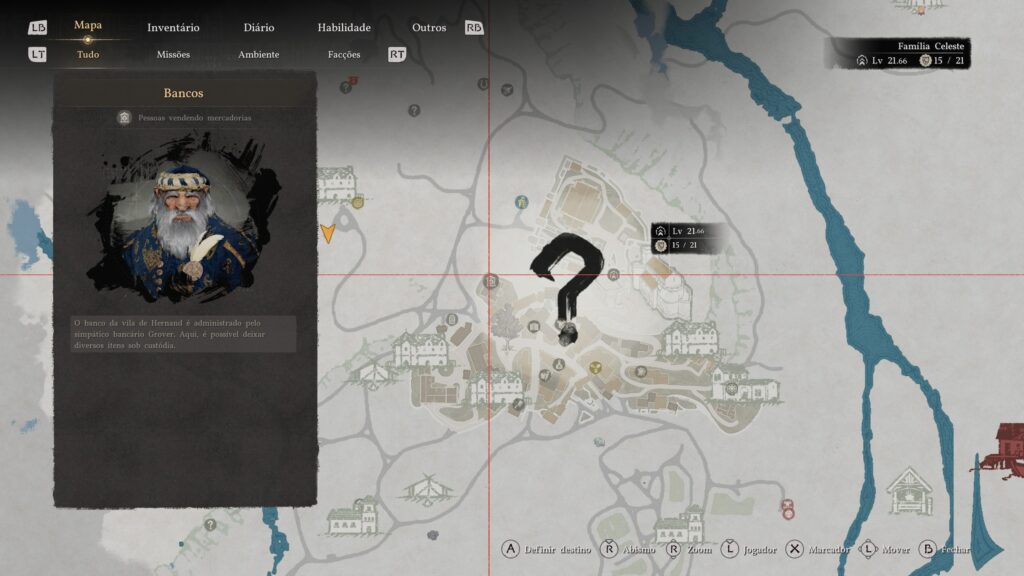Select the Família Celeste faction panel
Screen dimensions: 1024x576
tap(897, 53)
